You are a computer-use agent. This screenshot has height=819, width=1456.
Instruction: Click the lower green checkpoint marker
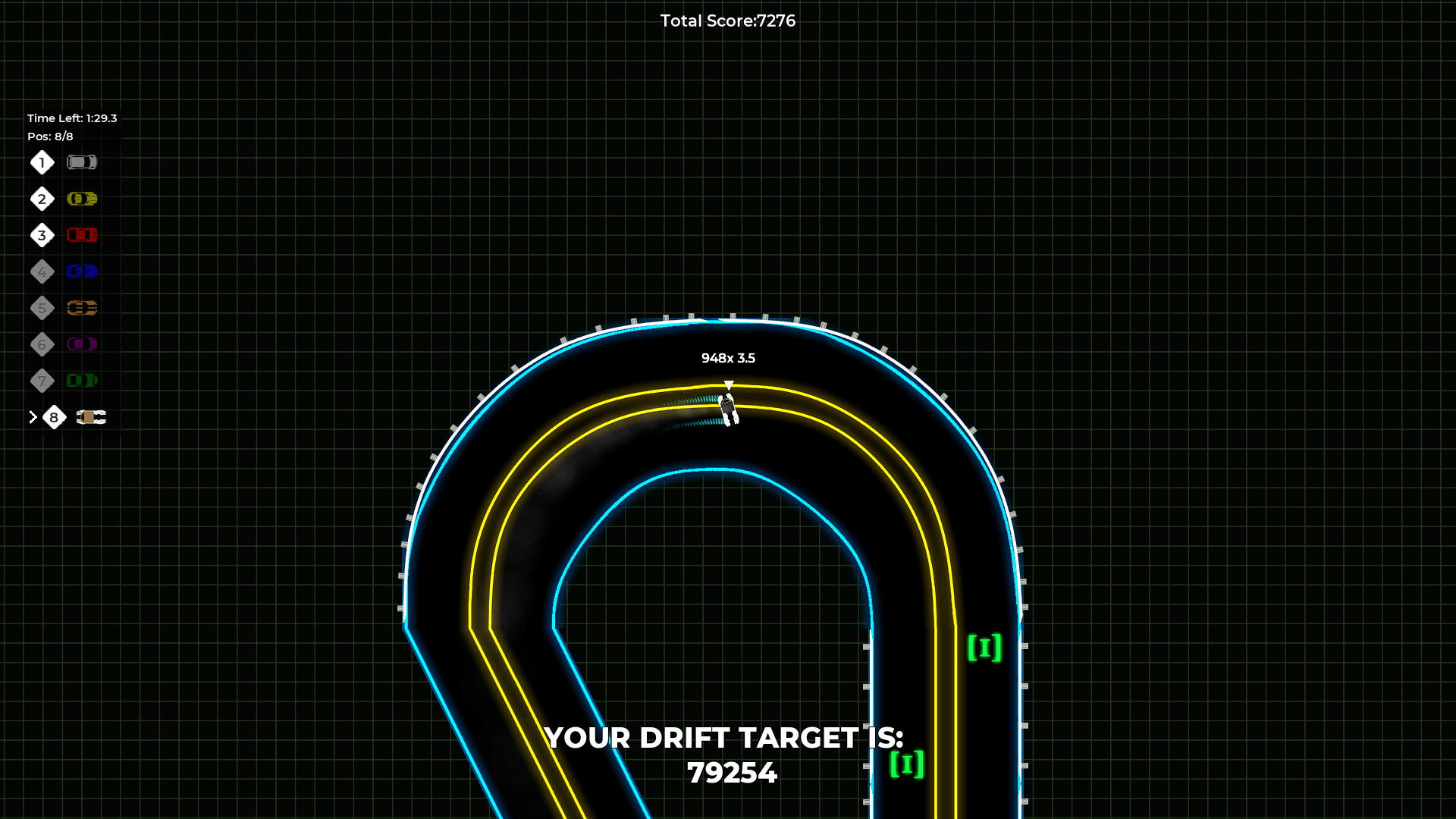pyautogui.click(x=907, y=766)
